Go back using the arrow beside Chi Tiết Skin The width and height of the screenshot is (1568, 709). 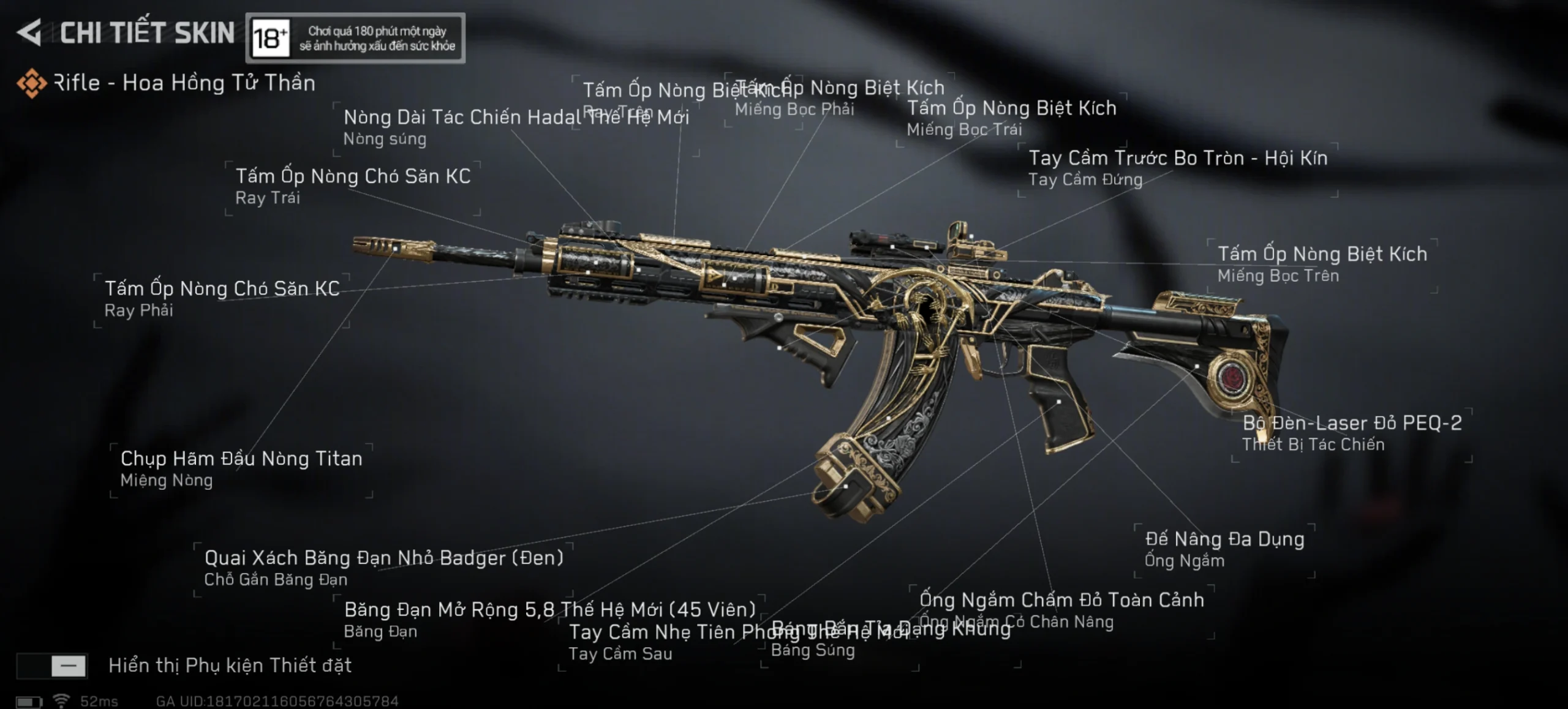click(29, 32)
